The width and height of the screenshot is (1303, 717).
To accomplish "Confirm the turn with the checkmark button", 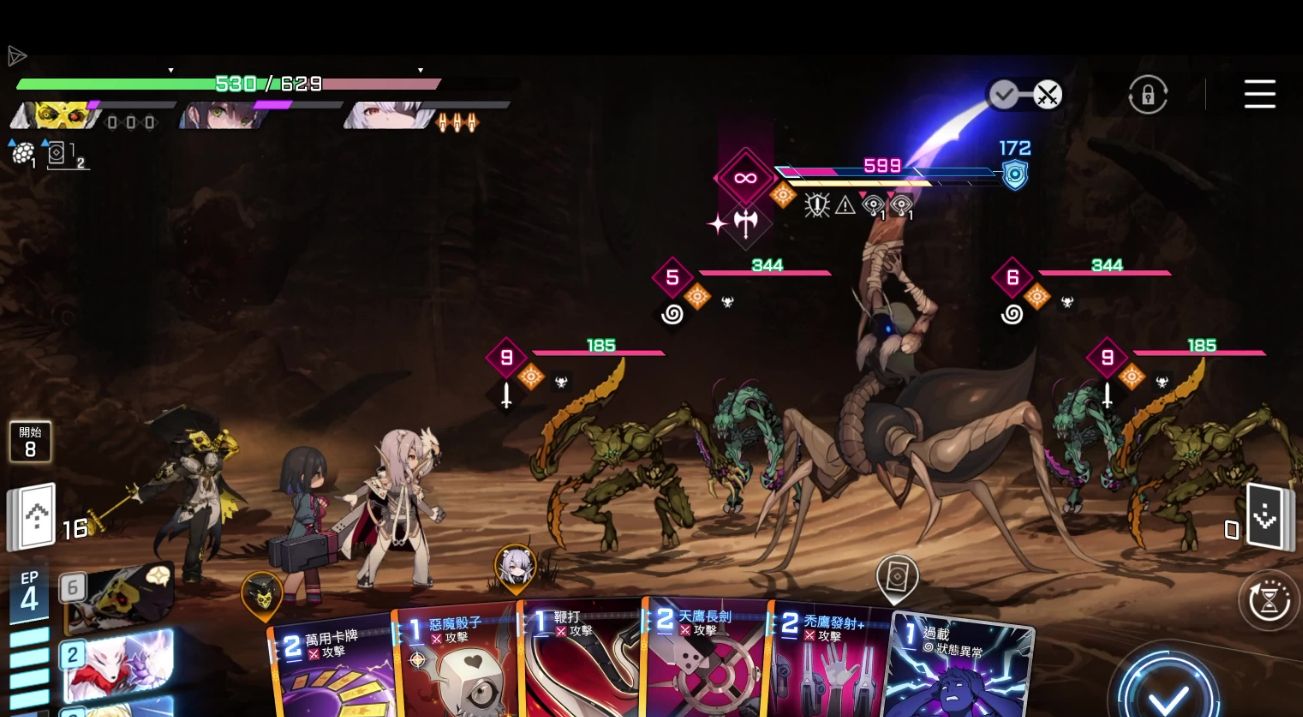I will (1167, 692).
